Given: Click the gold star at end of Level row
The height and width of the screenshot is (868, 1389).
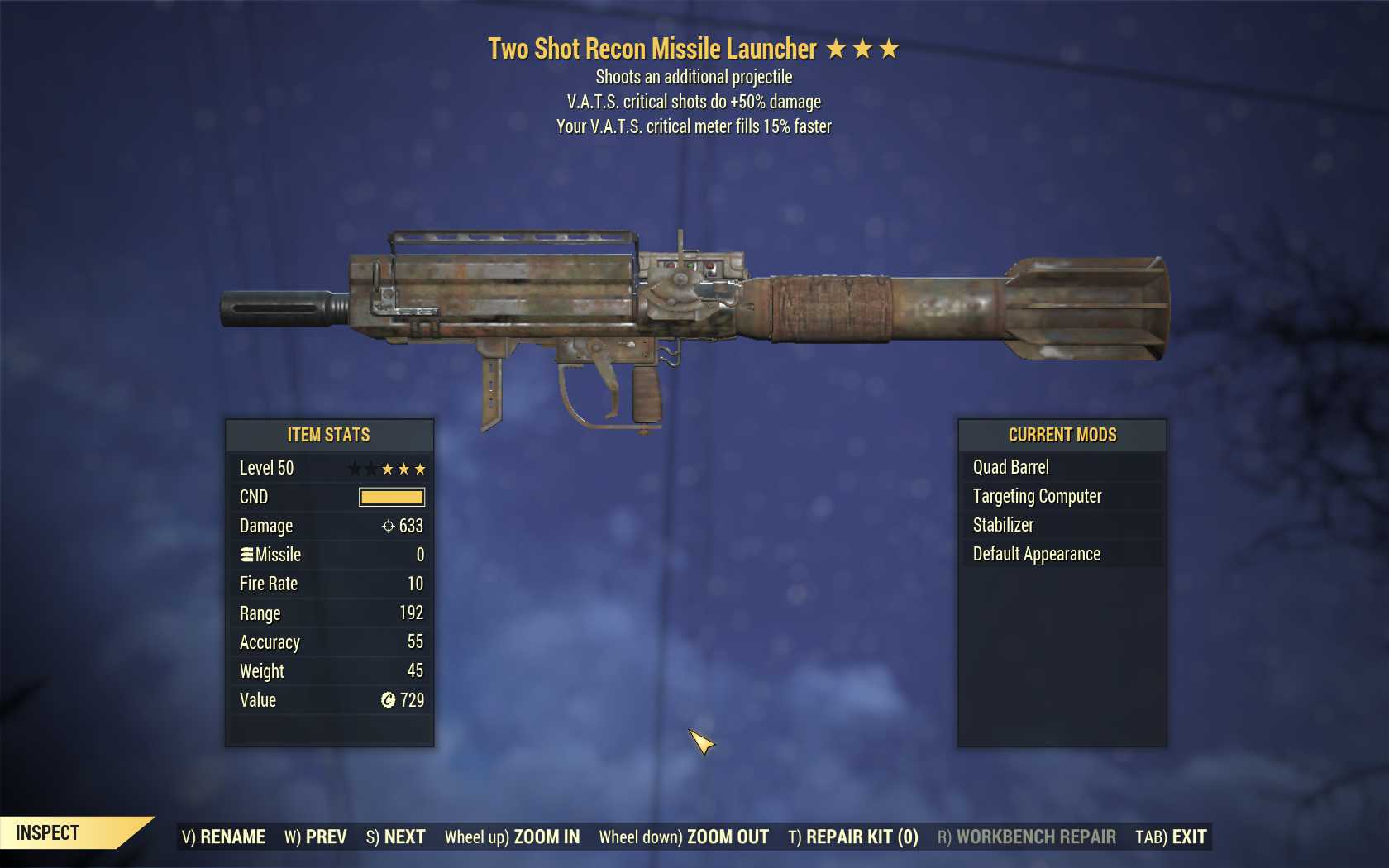Looking at the screenshot, I should pyautogui.click(x=421, y=468).
